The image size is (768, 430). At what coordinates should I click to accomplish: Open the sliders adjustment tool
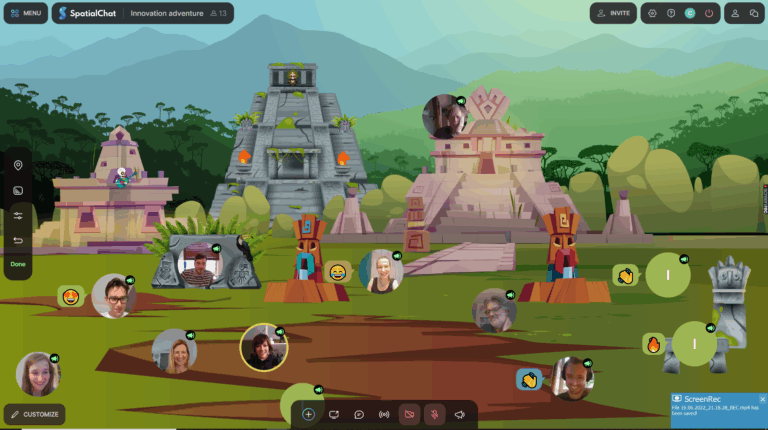pos(18,215)
